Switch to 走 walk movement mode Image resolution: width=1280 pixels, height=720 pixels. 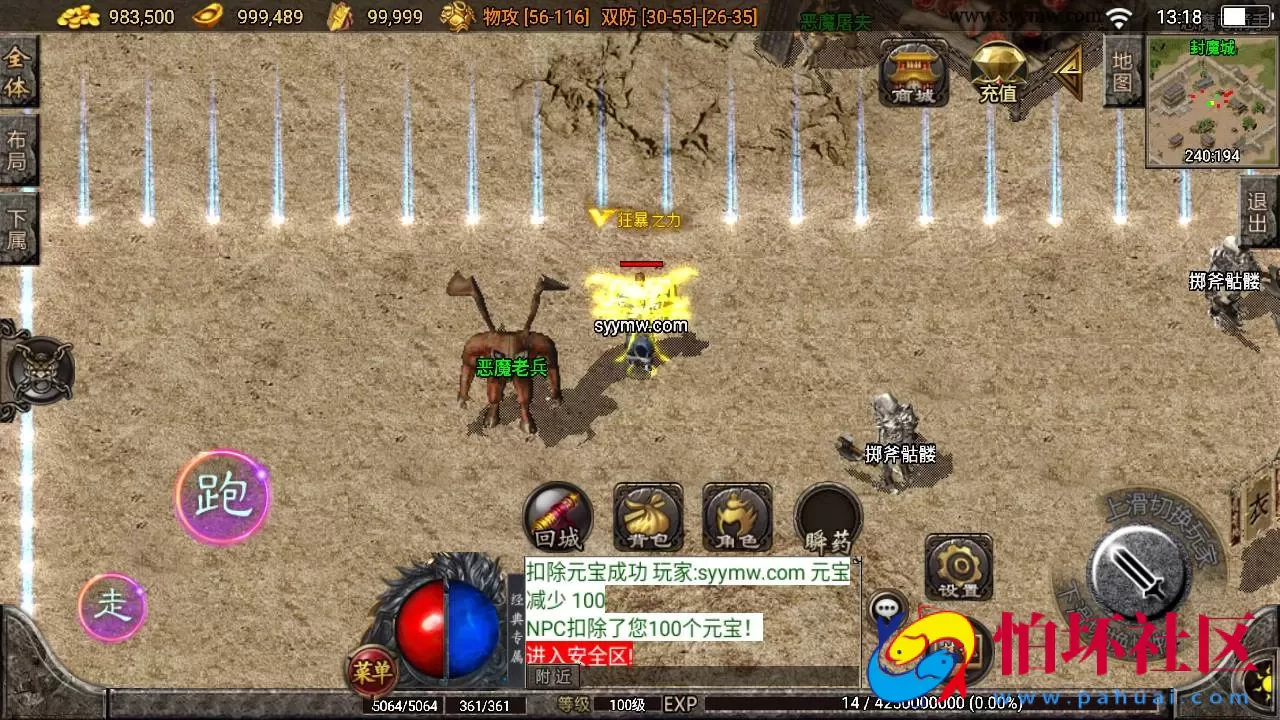coord(111,607)
